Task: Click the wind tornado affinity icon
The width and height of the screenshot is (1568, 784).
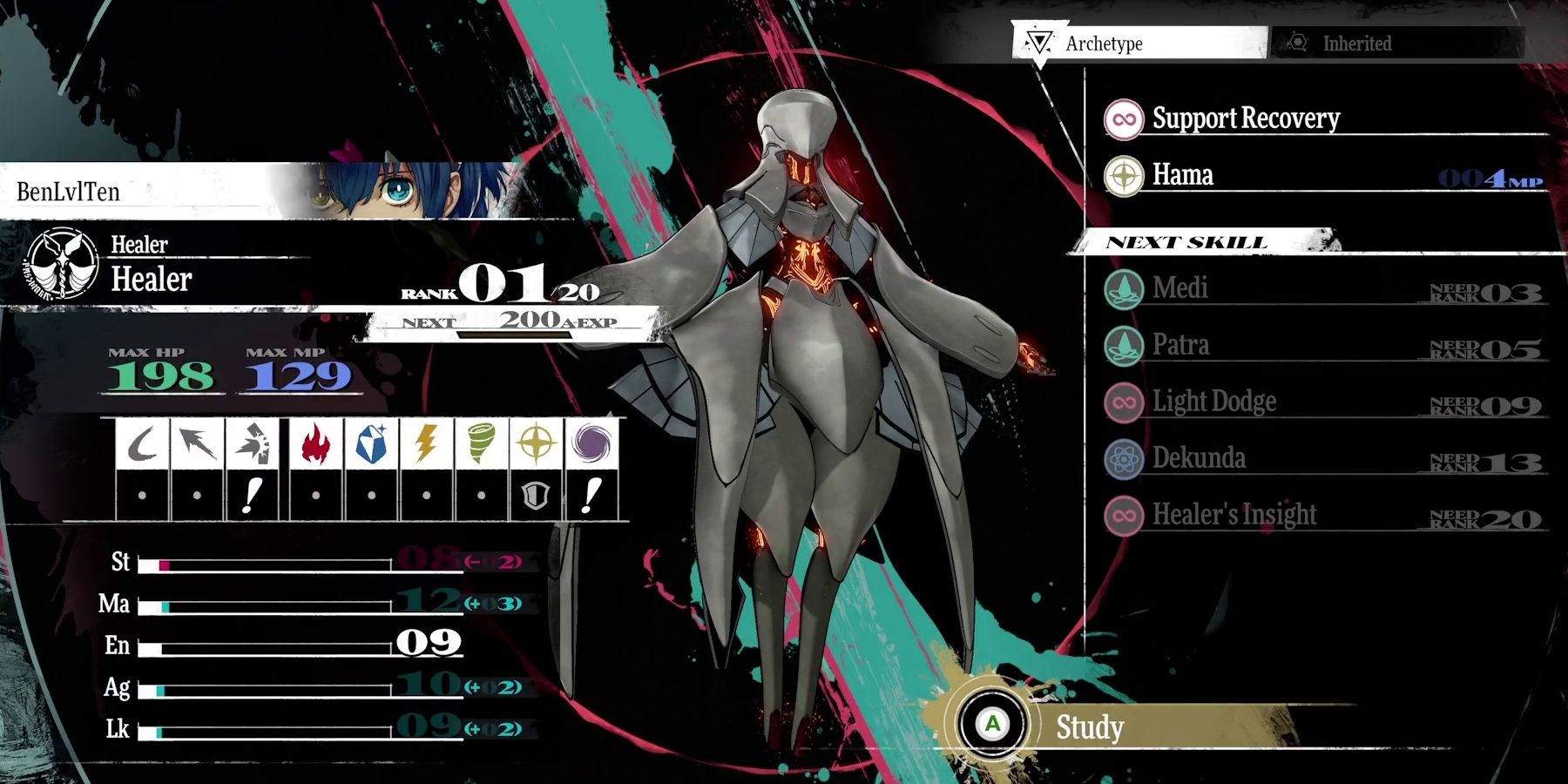Action: [481, 444]
